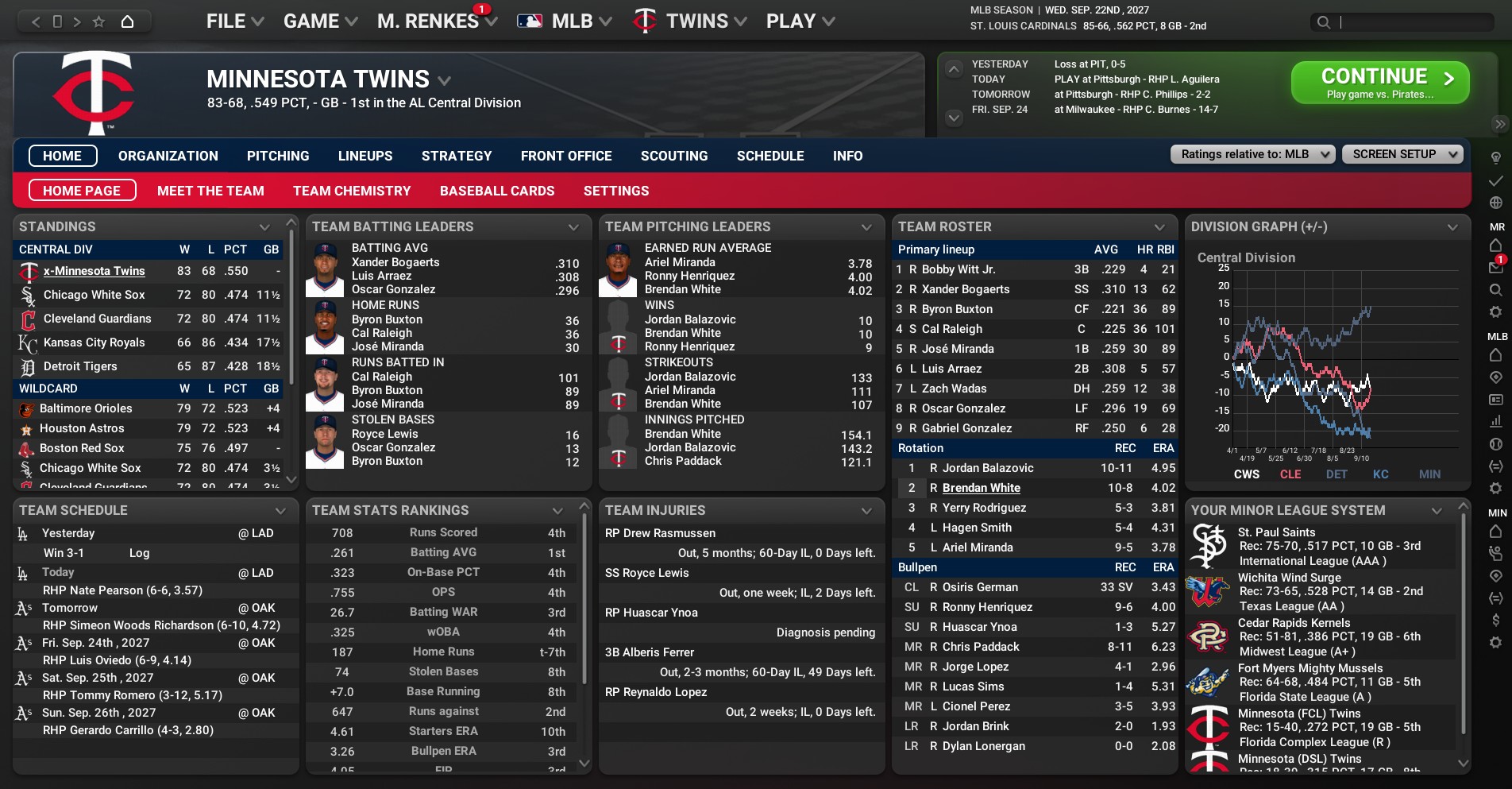Open the SCREEN SETUP dropdown
Viewport: 1512px width, 789px height.
1402,154
